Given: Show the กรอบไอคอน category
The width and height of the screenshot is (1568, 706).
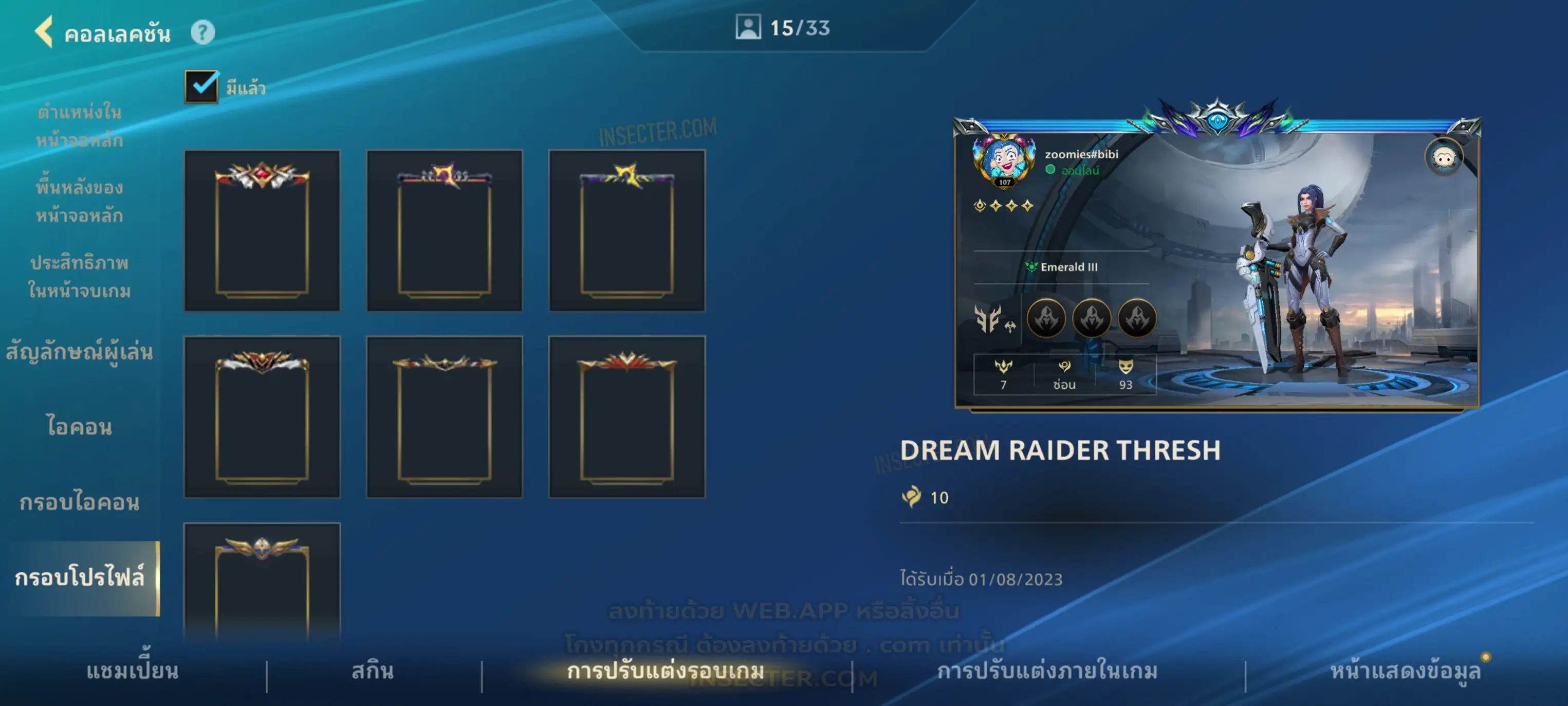Looking at the screenshot, I should [79, 502].
